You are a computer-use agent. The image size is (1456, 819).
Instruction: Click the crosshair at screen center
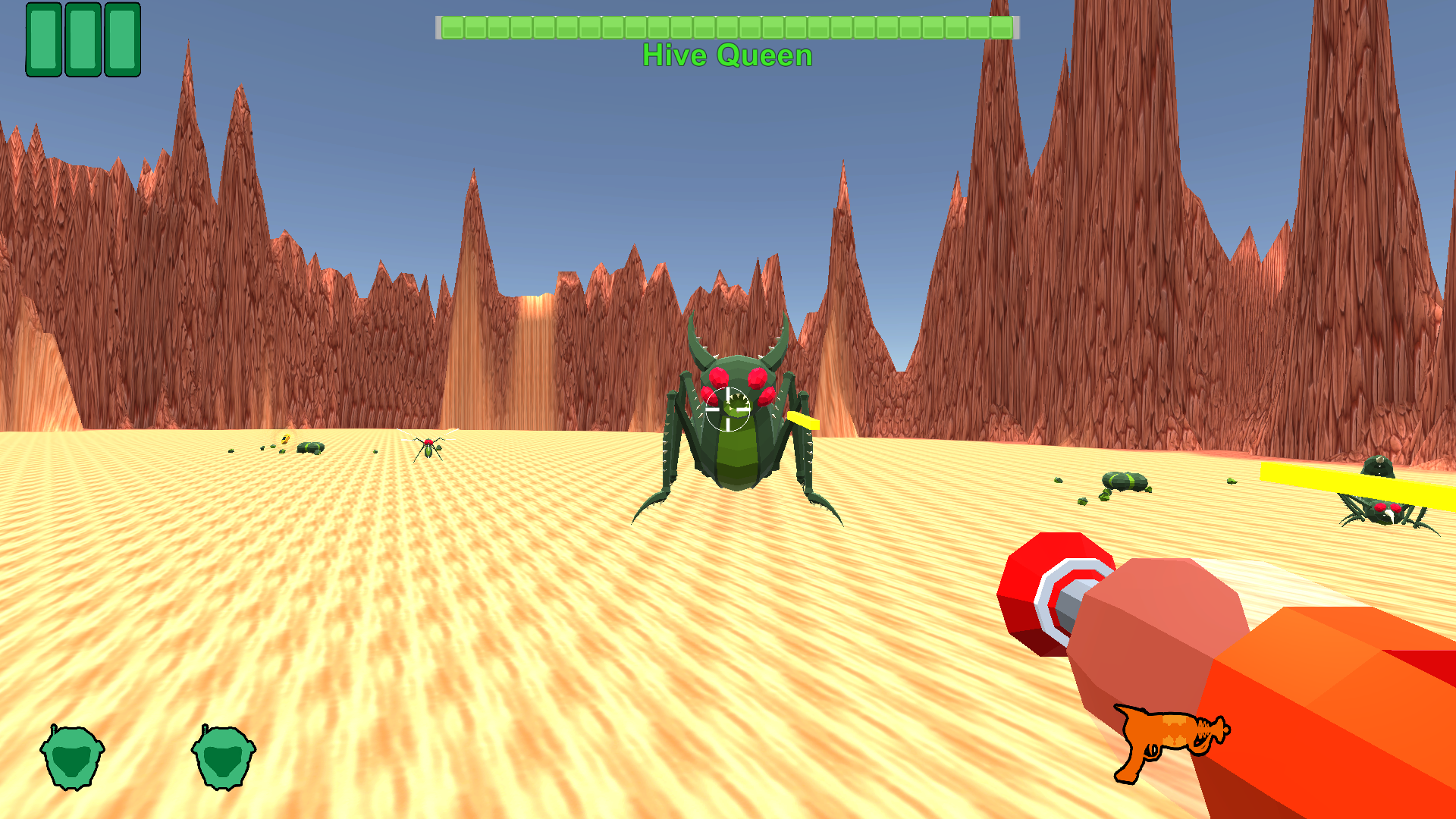click(x=728, y=409)
